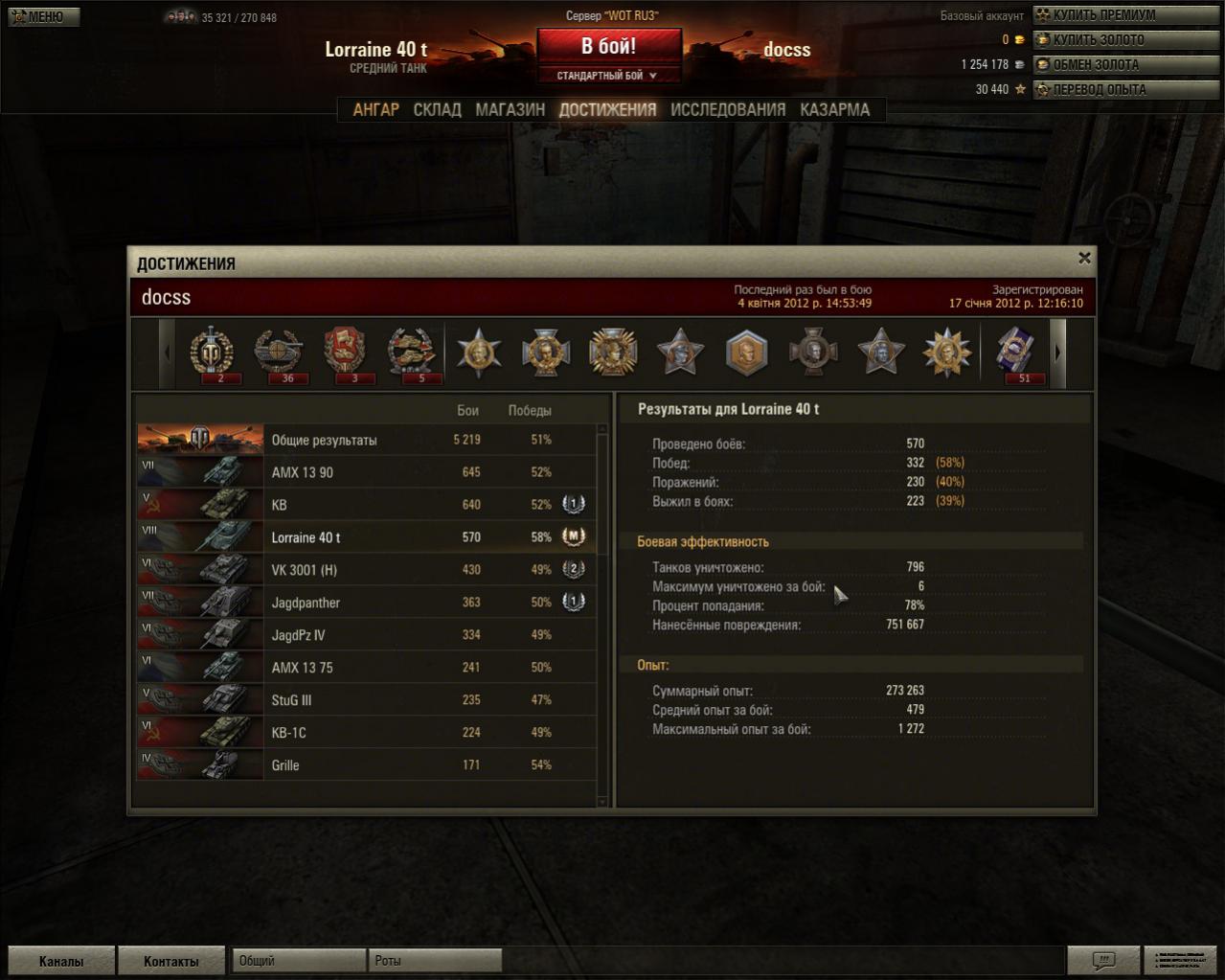Open the СКЛАД tab
This screenshot has width=1225, height=980.
click(437, 109)
